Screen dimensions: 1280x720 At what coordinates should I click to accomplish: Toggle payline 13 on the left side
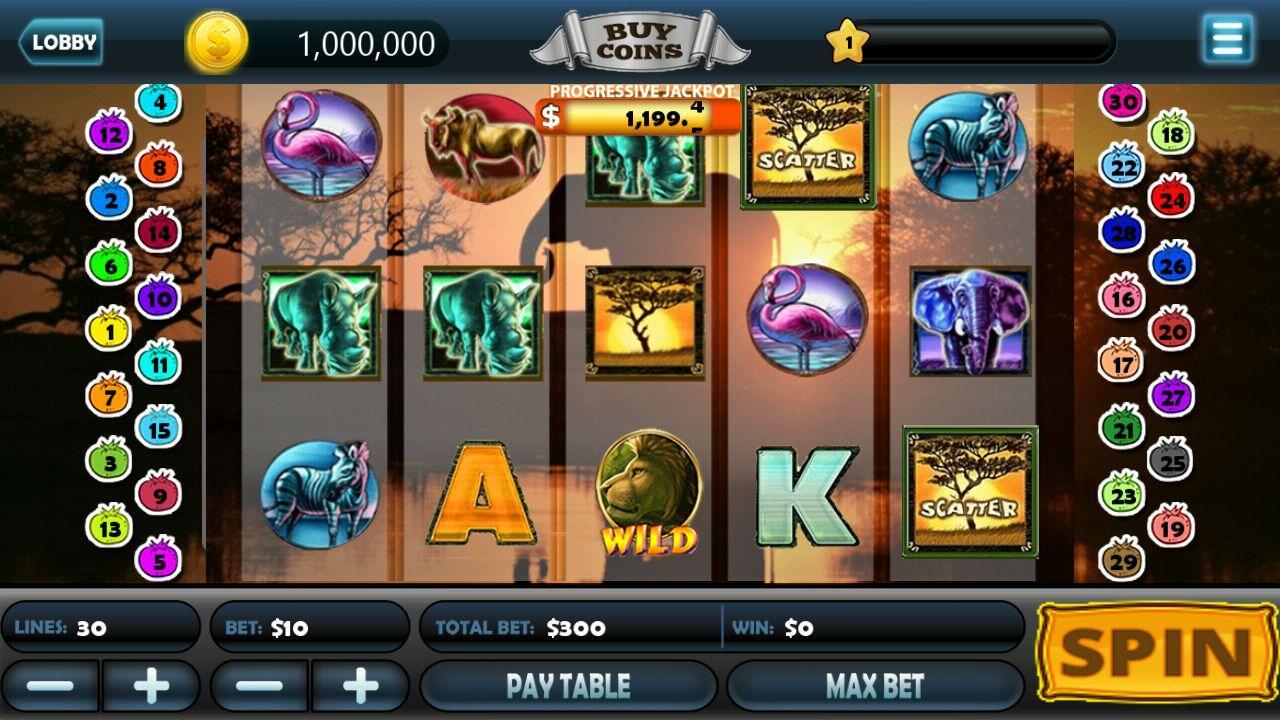111,528
